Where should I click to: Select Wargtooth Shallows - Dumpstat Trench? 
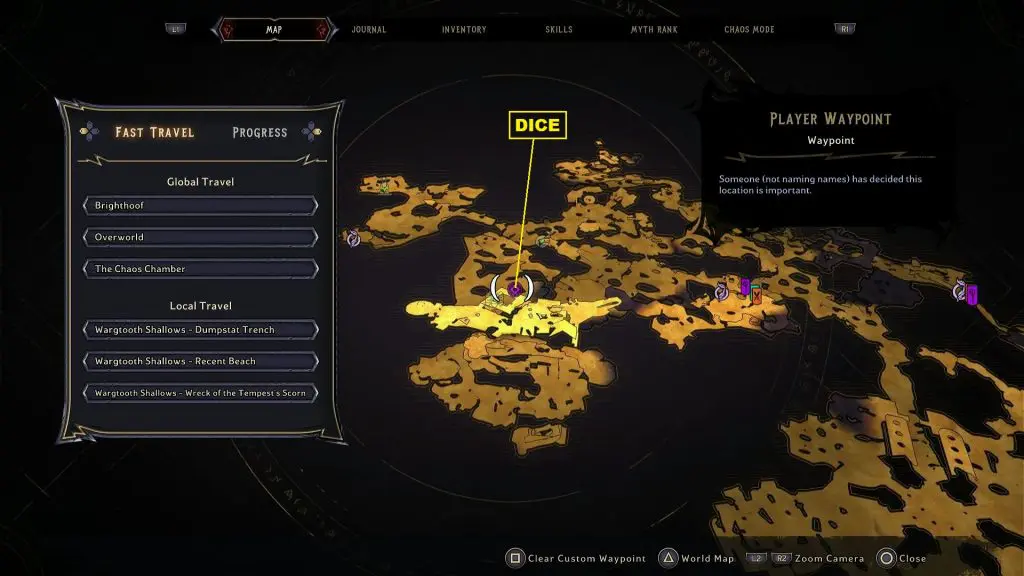[x=201, y=330]
